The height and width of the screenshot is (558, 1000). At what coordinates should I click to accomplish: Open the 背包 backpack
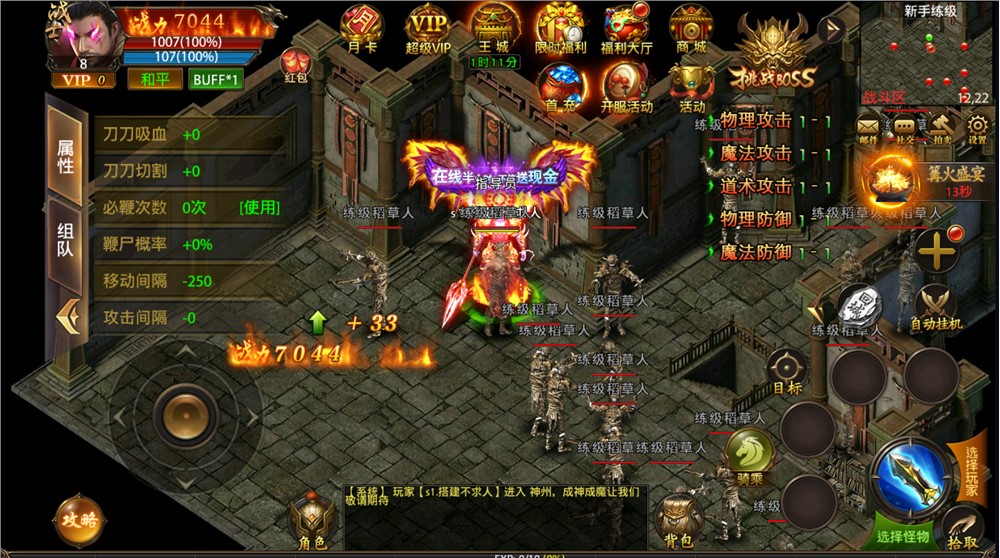[x=679, y=521]
